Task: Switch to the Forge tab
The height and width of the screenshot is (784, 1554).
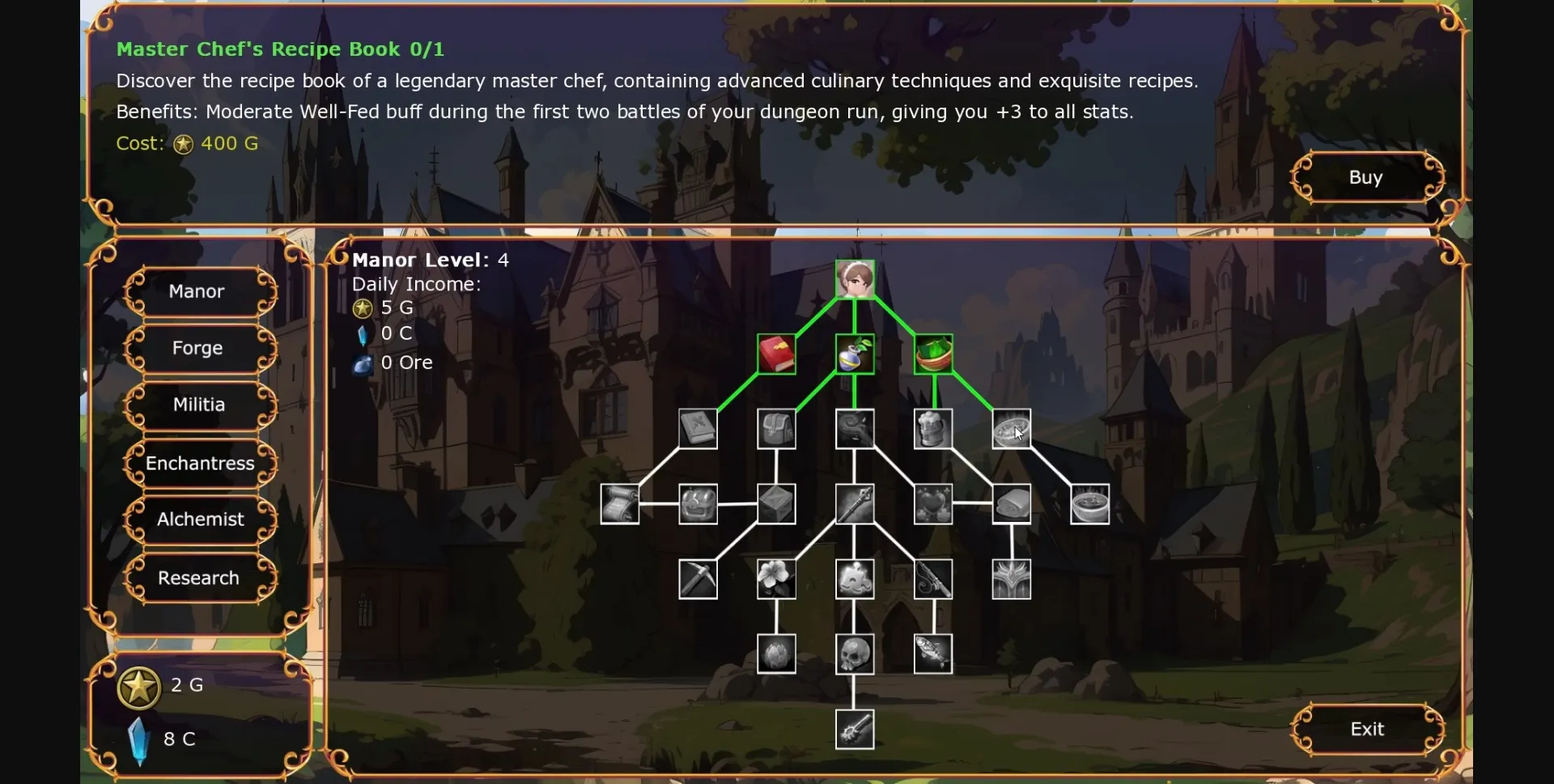Action: 198,348
